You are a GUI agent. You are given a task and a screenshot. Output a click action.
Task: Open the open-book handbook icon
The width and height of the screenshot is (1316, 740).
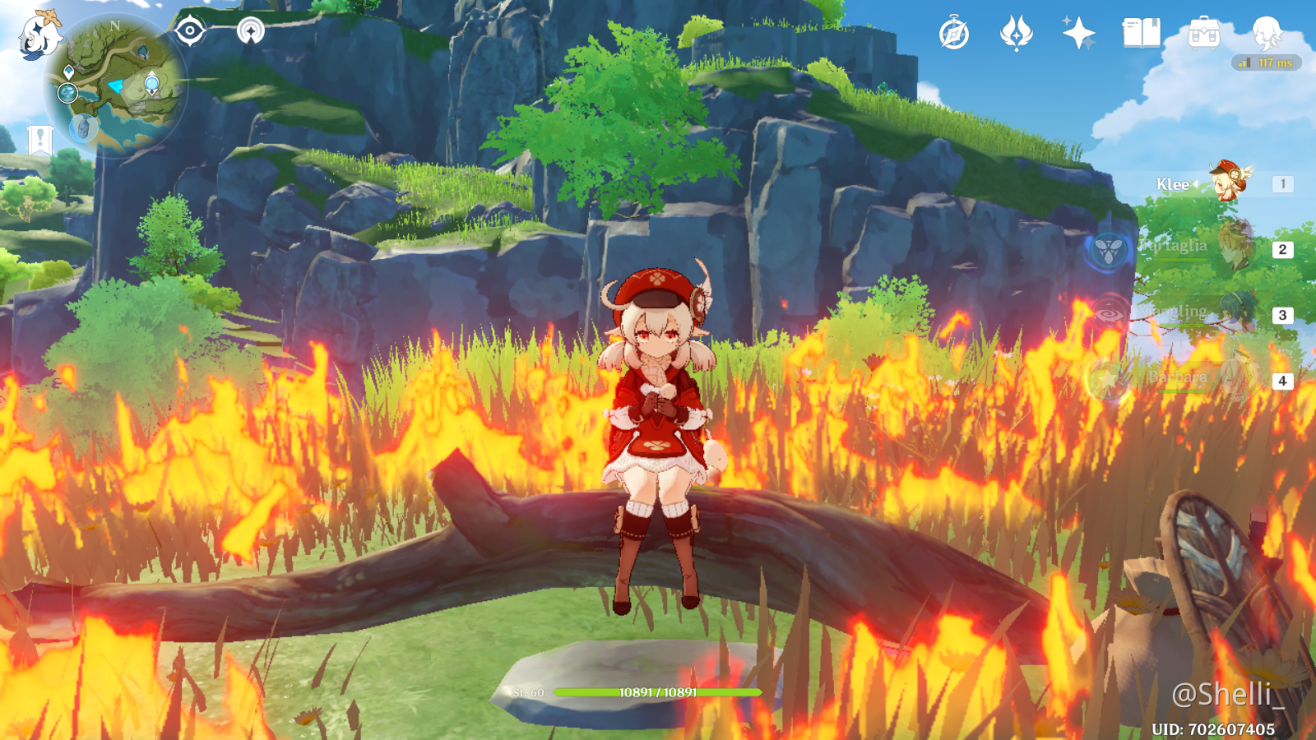tap(1141, 33)
